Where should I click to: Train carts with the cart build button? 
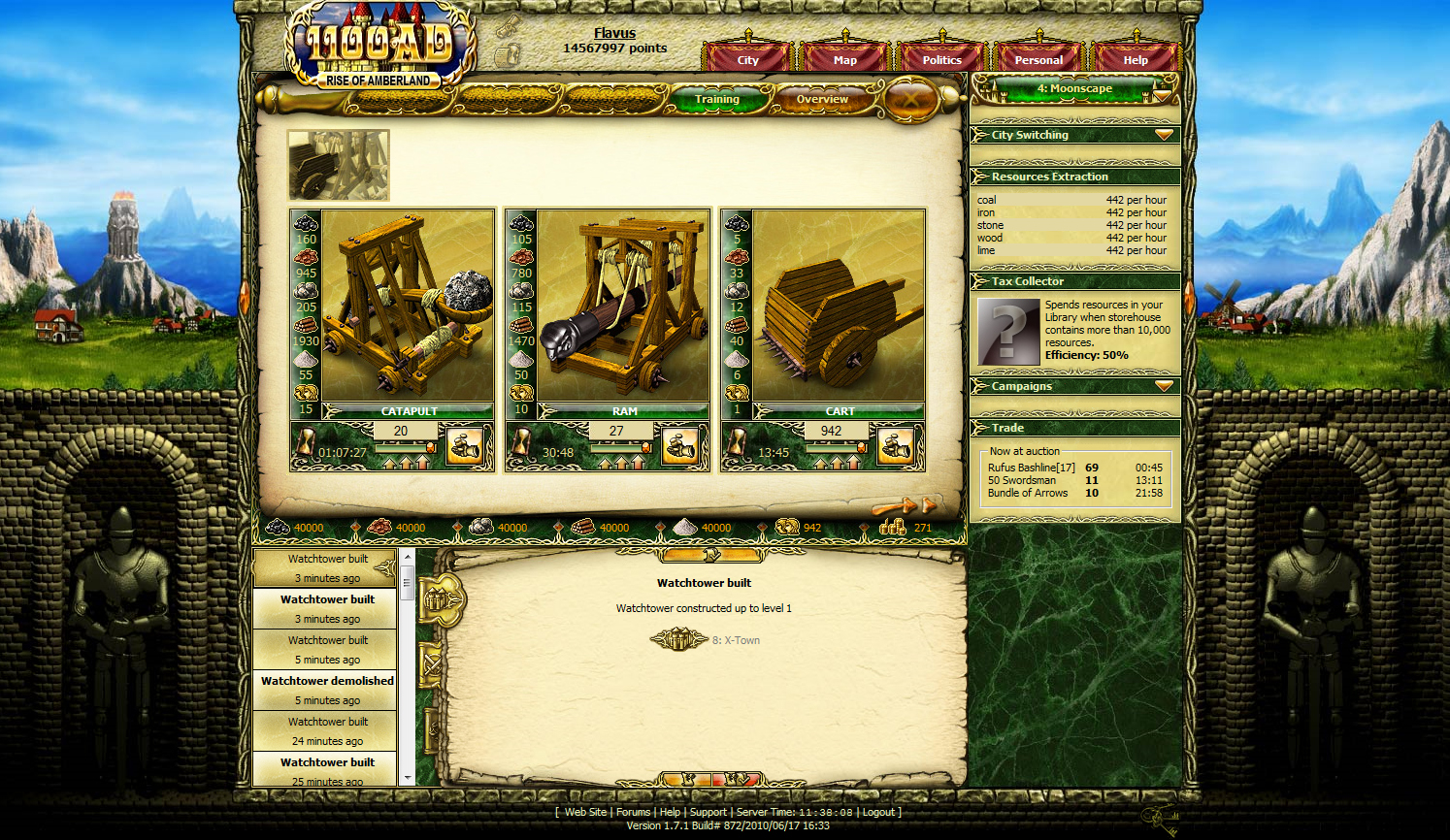(x=896, y=447)
